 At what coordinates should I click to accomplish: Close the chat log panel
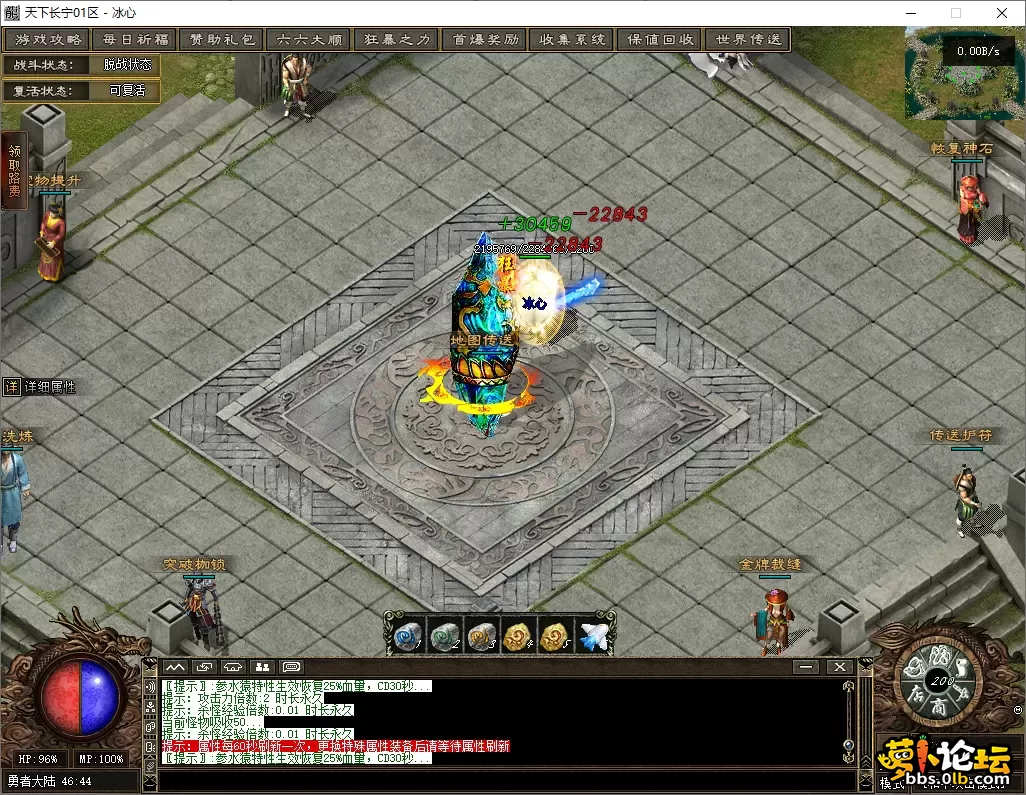[x=838, y=667]
